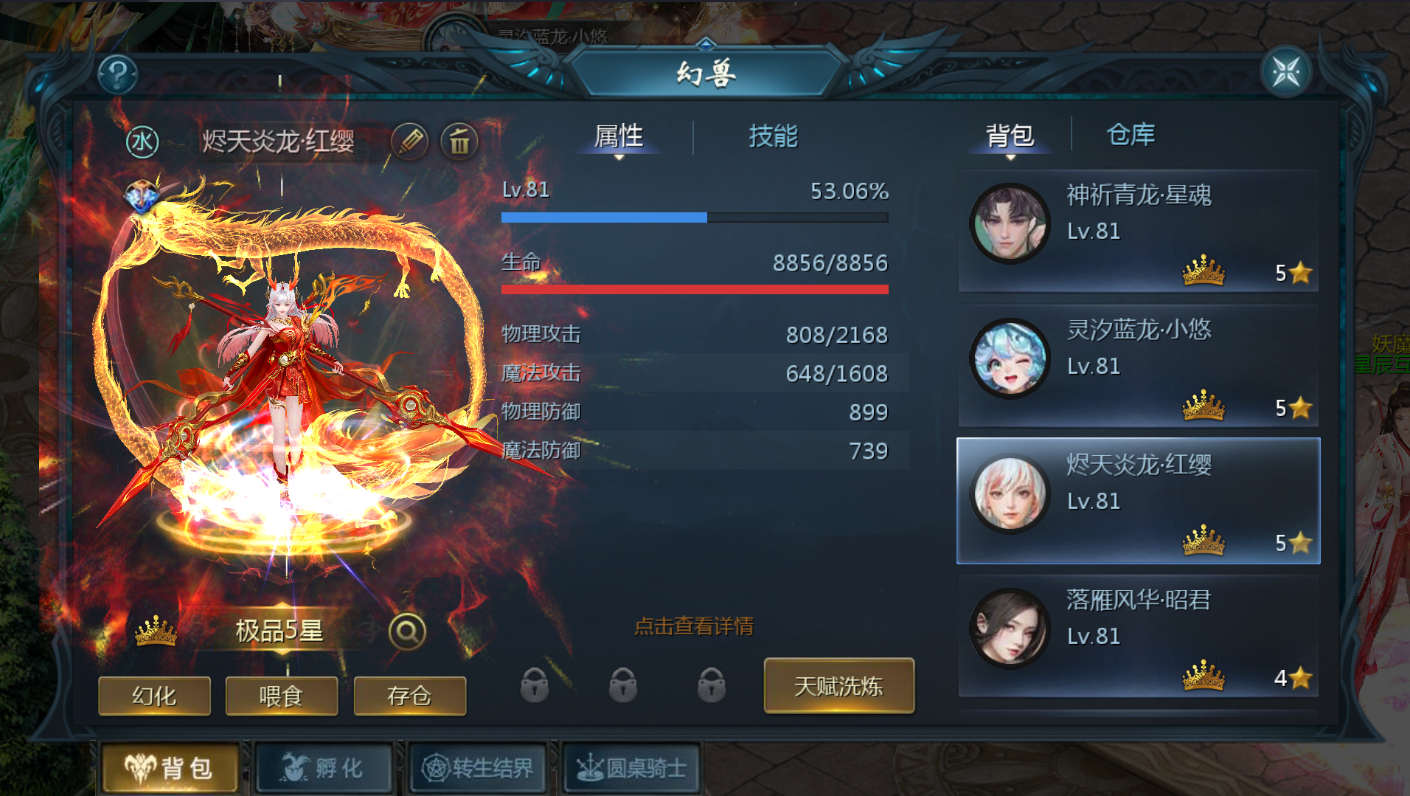The width and height of the screenshot is (1410, 796).
Task: Unlock the first sealed skill slot padlock
Action: [x=536, y=687]
